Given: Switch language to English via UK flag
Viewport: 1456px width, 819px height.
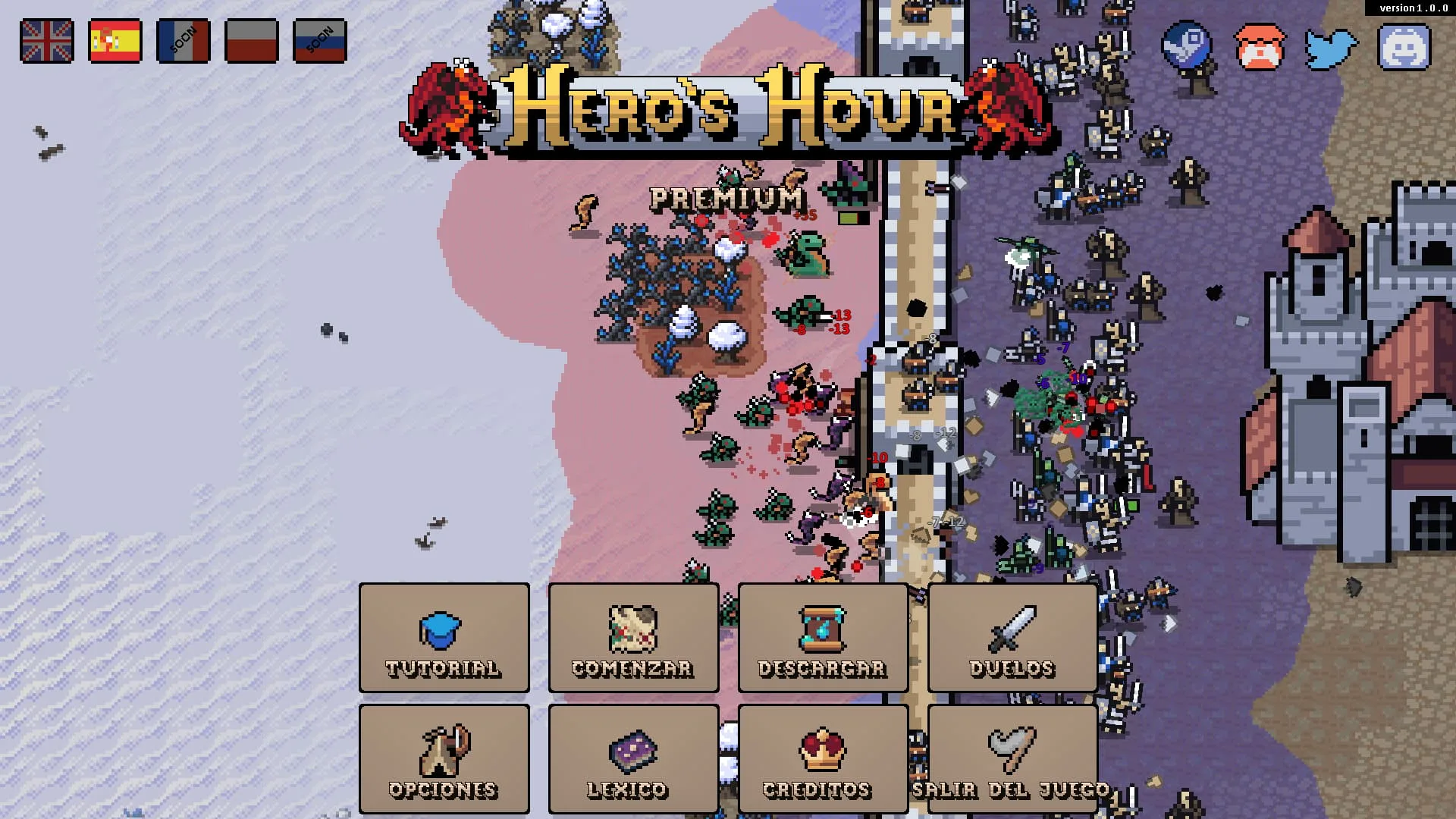Looking at the screenshot, I should 47,42.
